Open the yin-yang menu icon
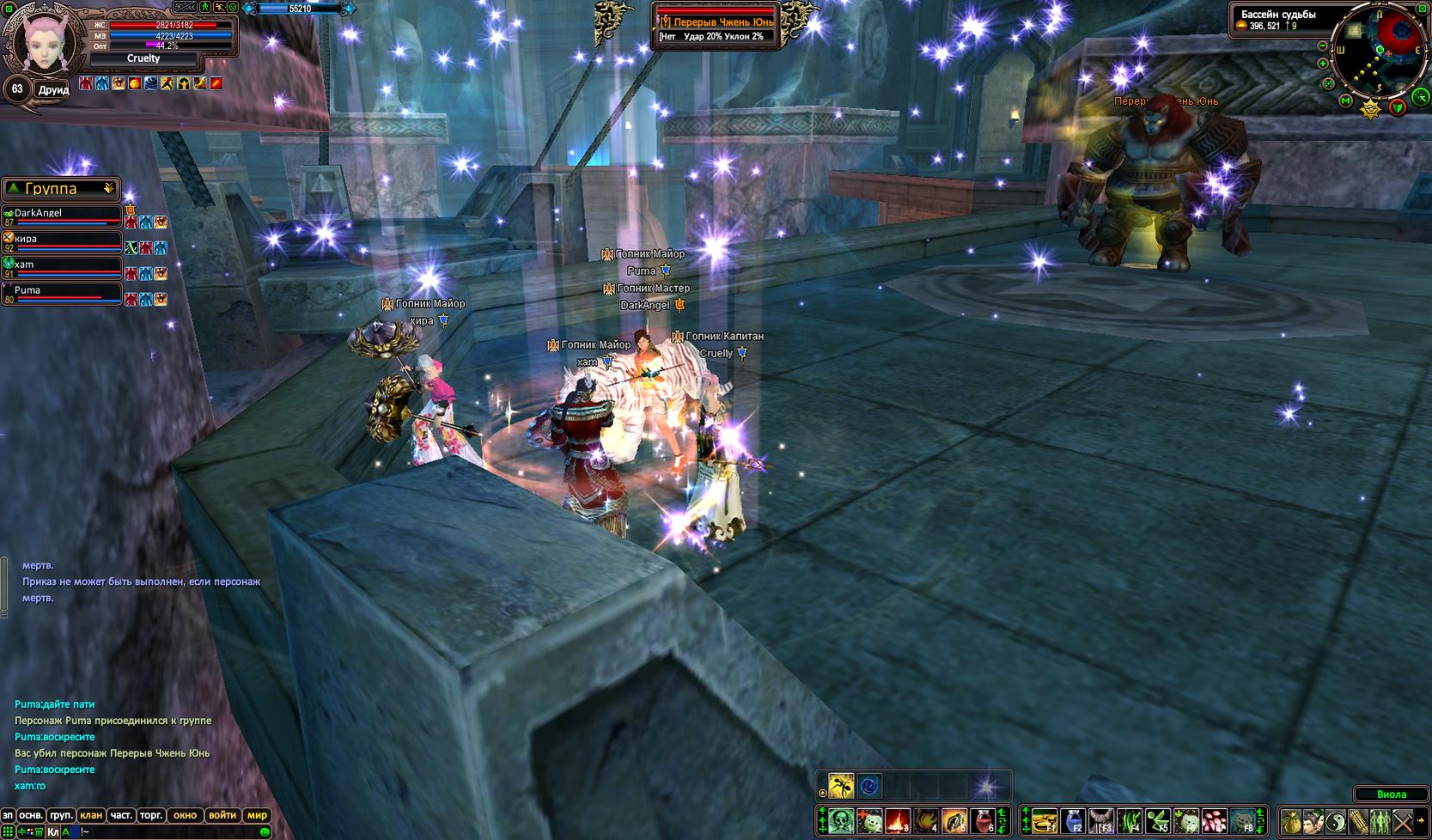This screenshot has height=840, width=1432. pos(1335,822)
